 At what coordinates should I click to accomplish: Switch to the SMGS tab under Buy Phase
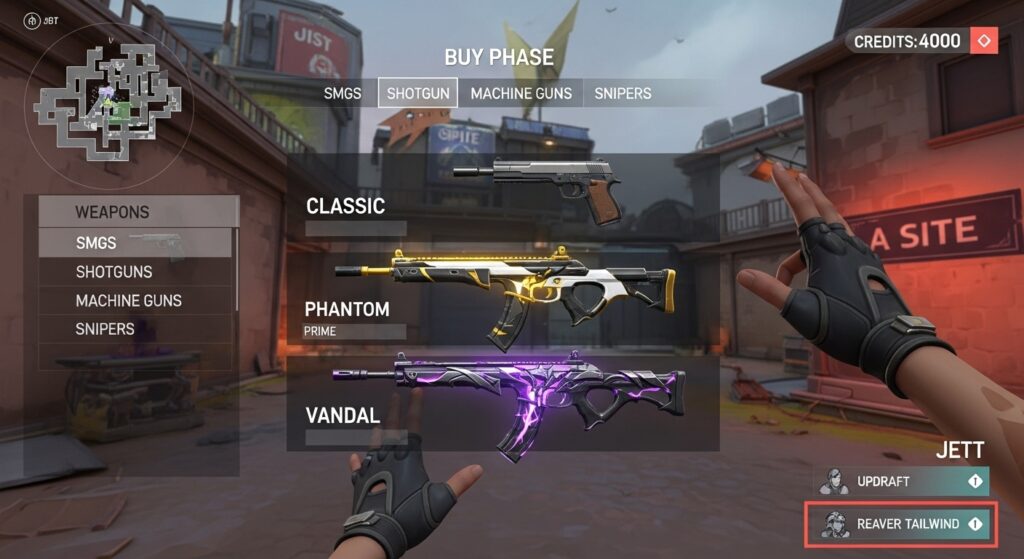[343, 93]
